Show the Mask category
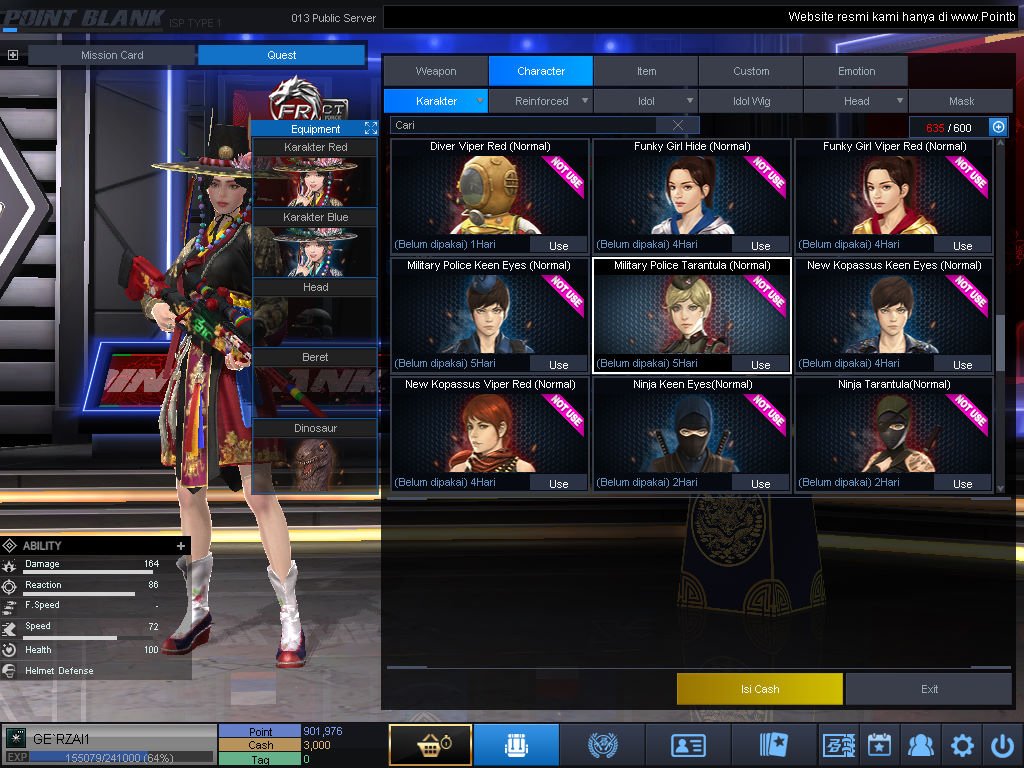The image size is (1024, 768). pos(961,101)
